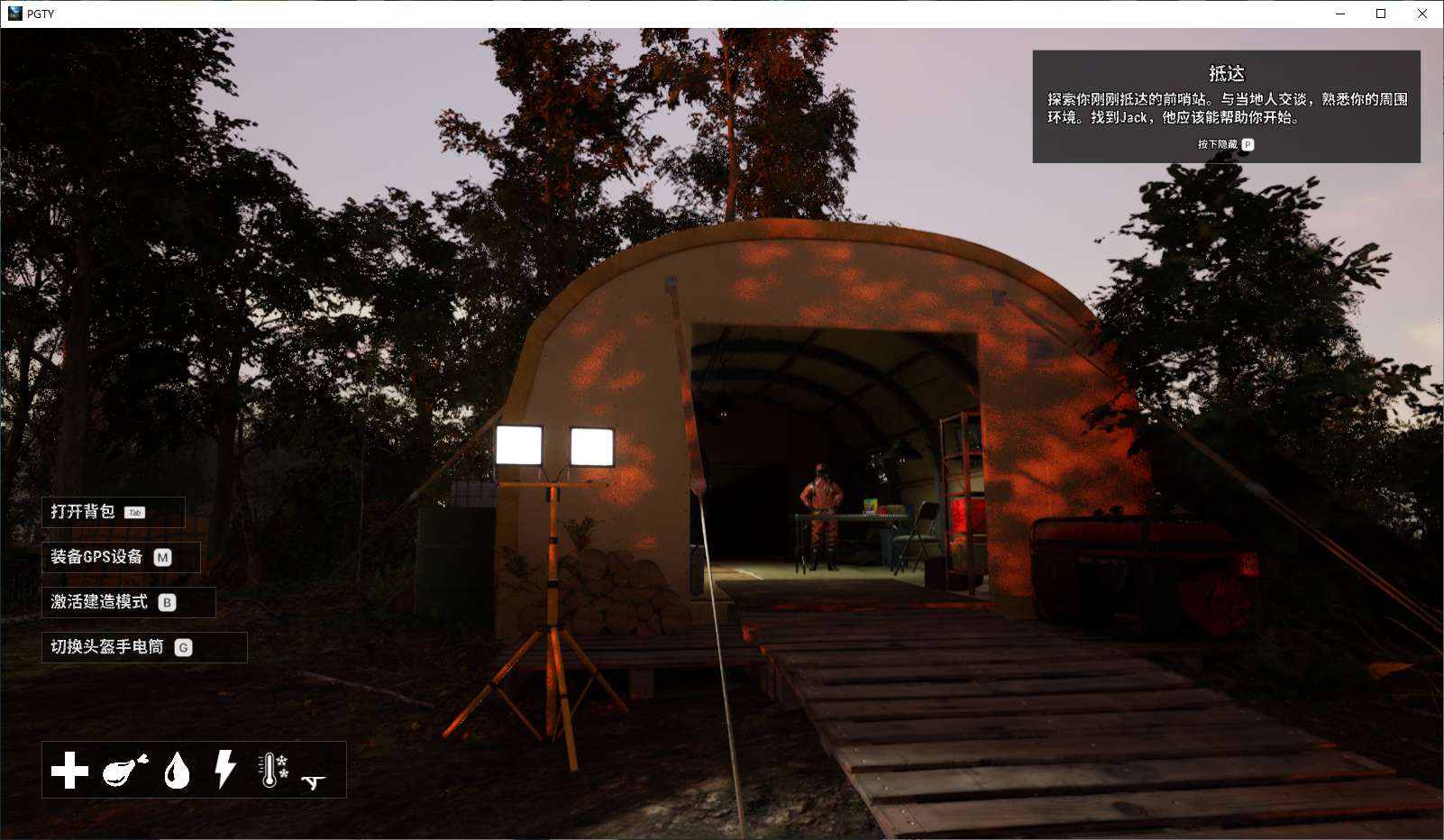Open the backpack via 打开背包
The width and height of the screenshot is (1444, 840).
(x=81, y=512)
